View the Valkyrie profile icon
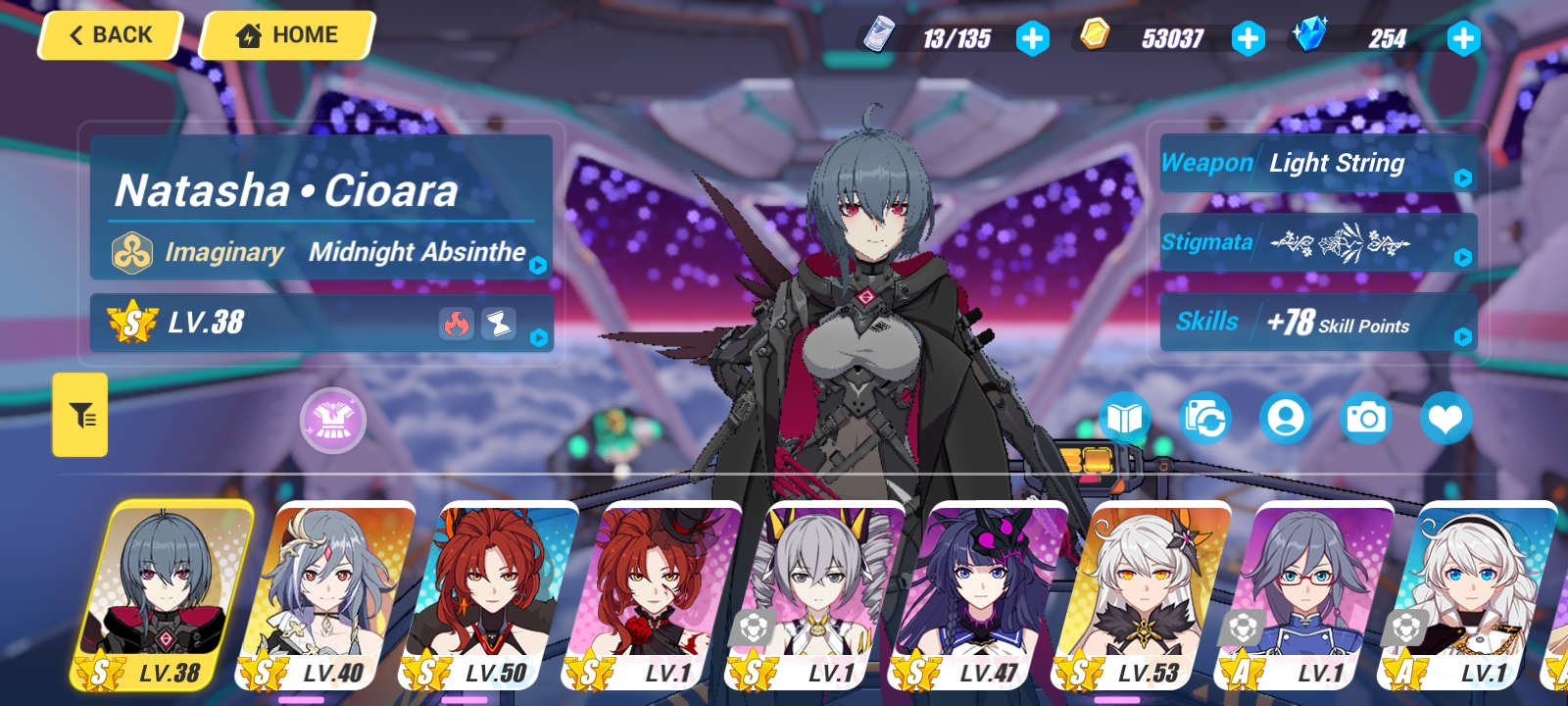The image size is (1568, 706). 1285,417
